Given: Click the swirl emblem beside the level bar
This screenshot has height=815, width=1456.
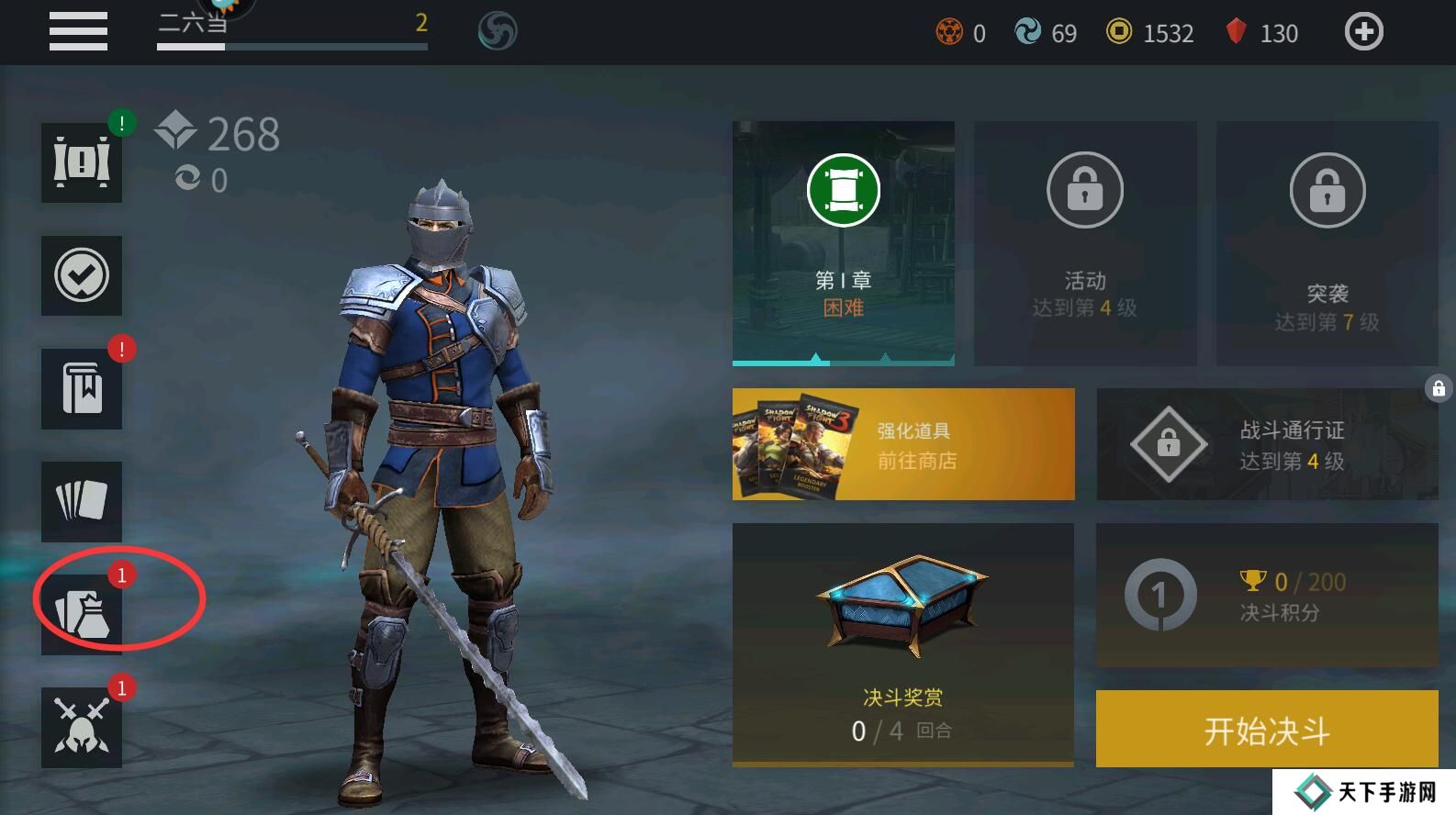Looking at the screenshot, I should pos(498,32).
